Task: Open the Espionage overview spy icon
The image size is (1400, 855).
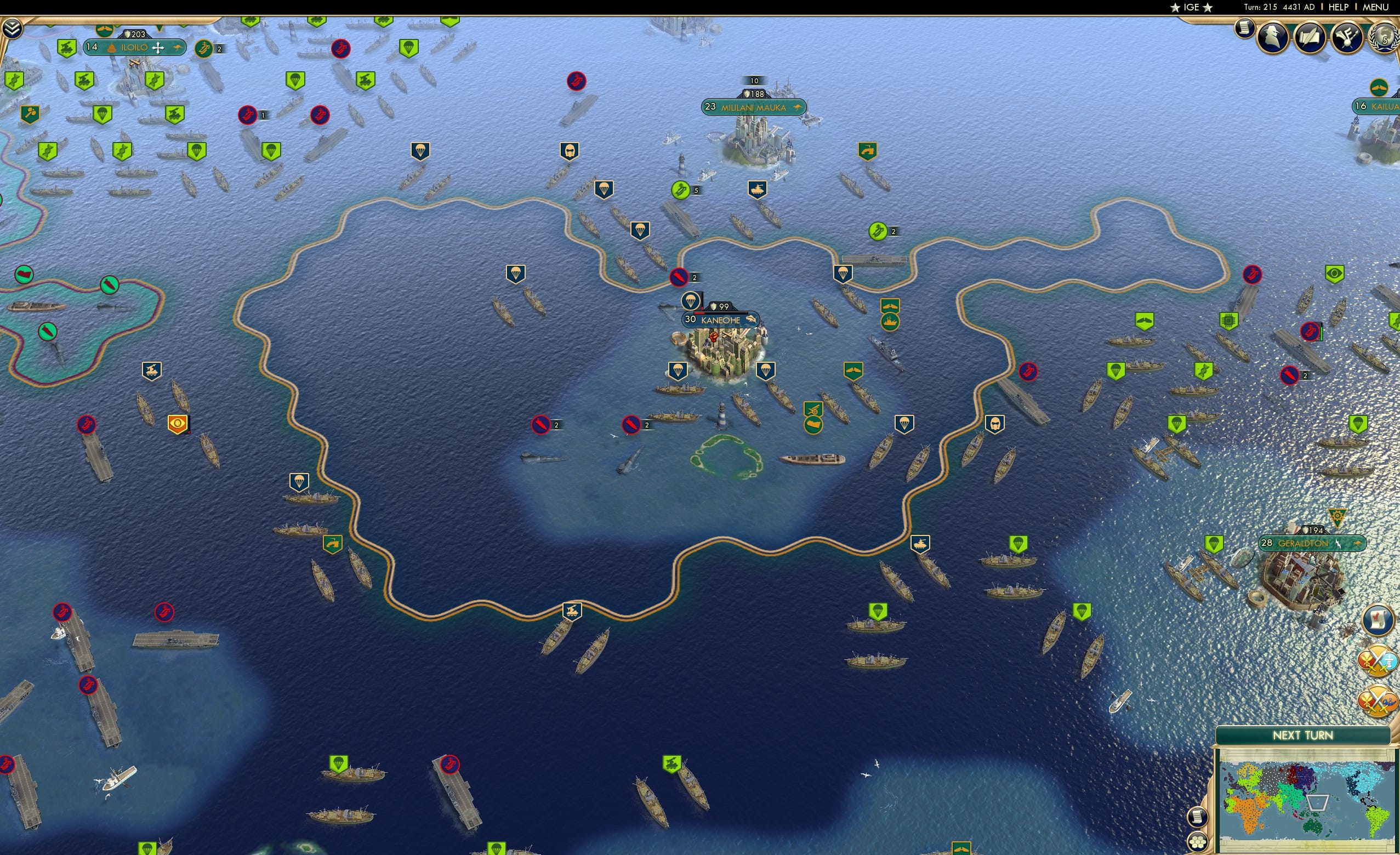Action: (x=1273, y=38)
